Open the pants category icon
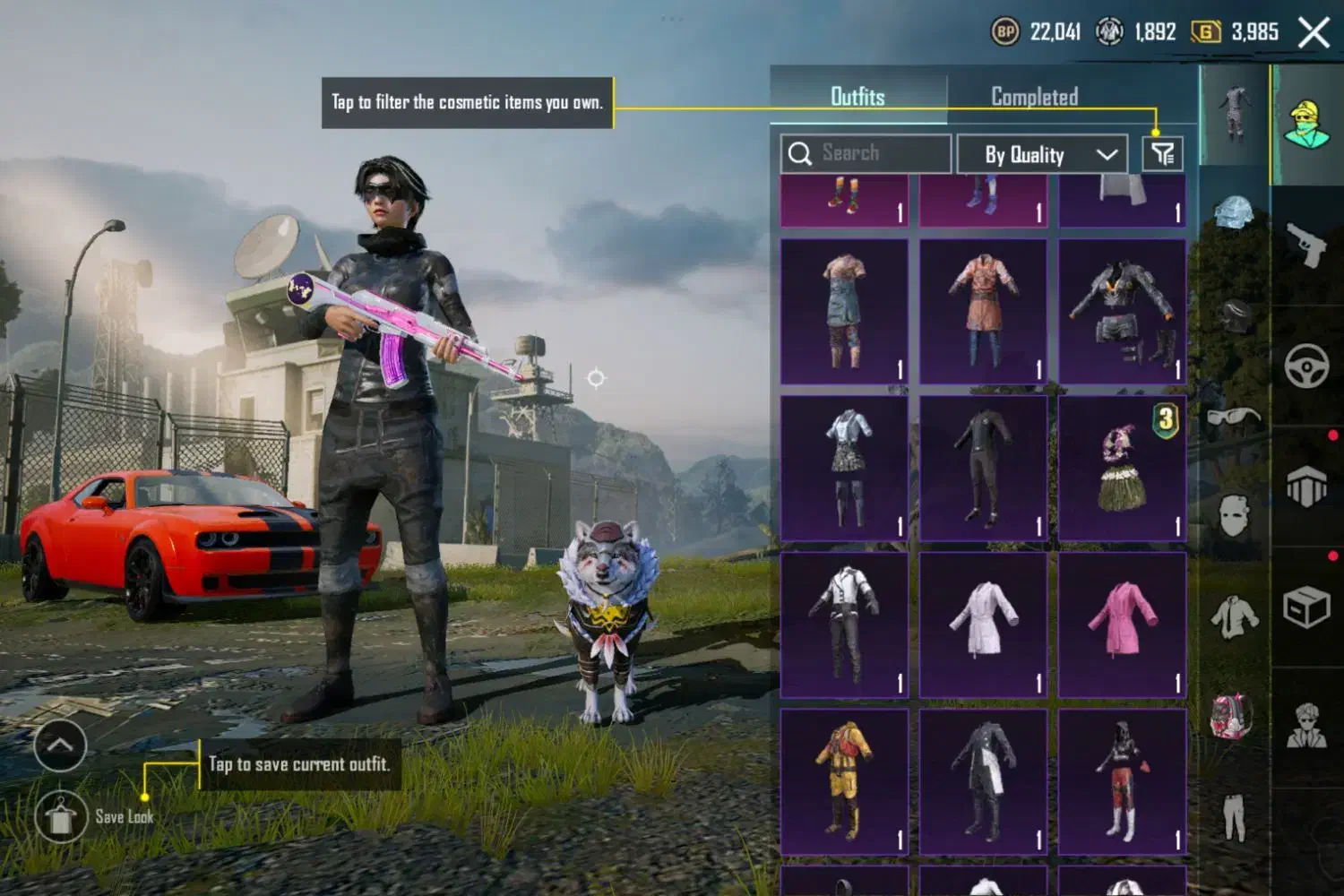This screenshot has height=896, width=1344. (x=1234, y=817)
